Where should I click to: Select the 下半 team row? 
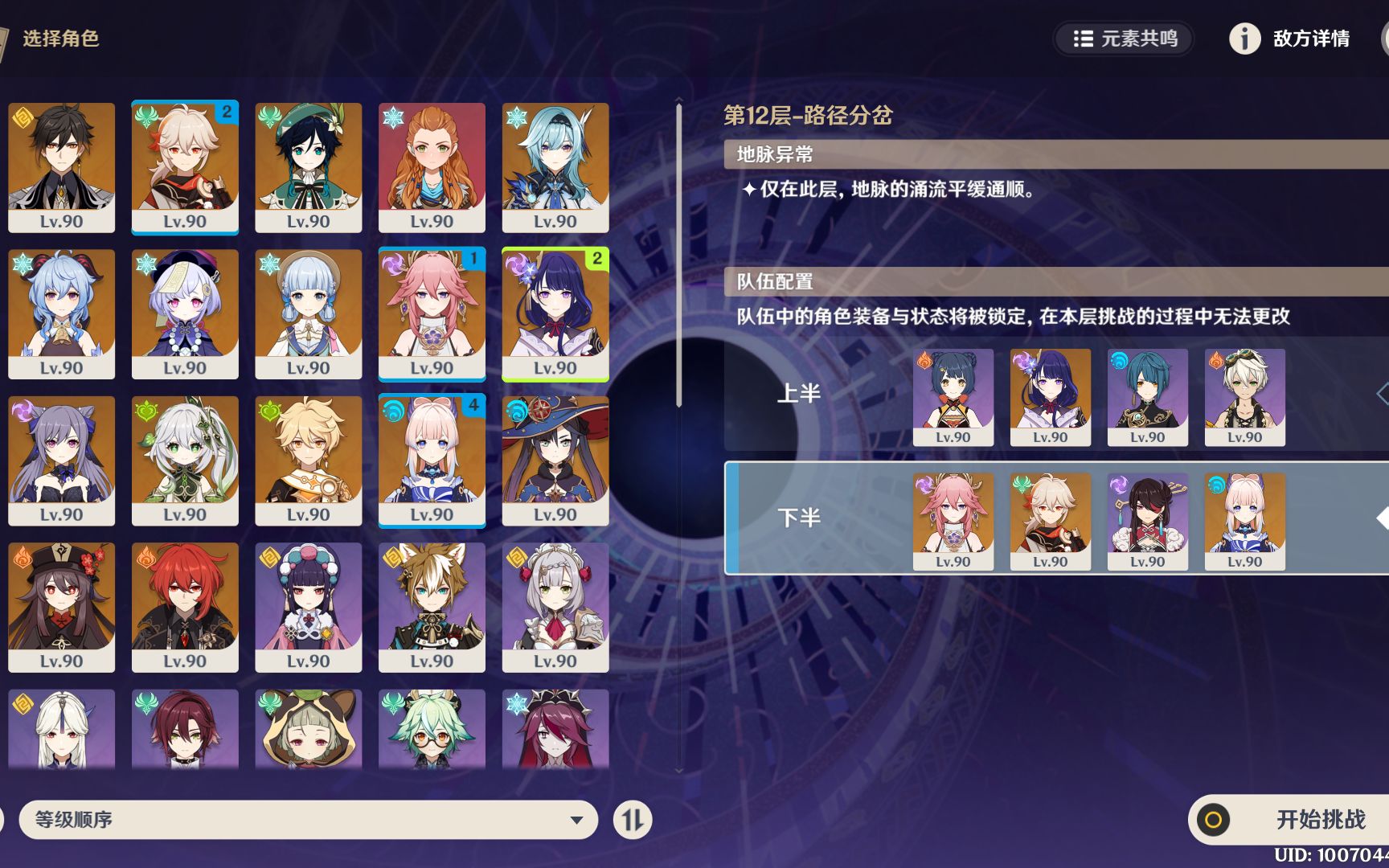(x=800, y=518)
